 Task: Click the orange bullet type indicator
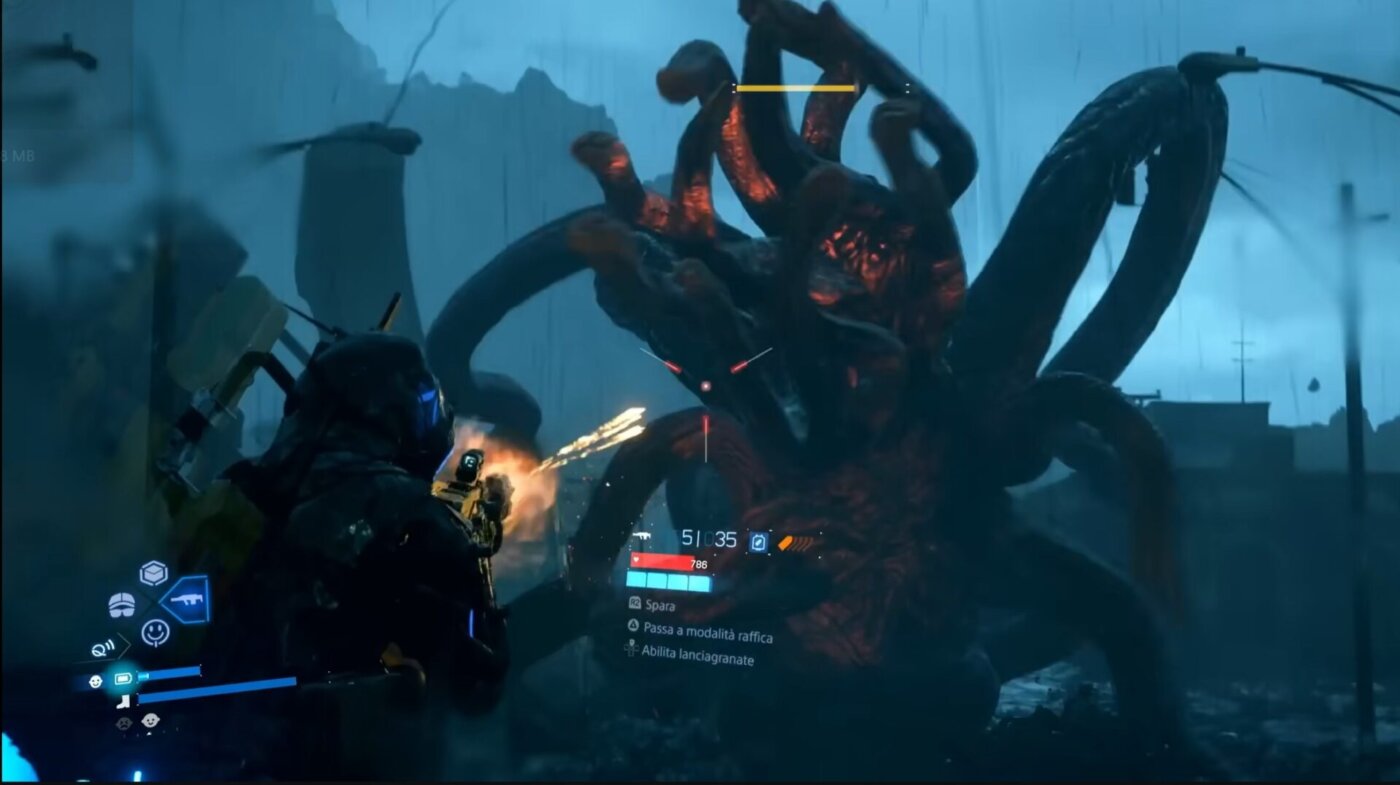tap(797, 543)
